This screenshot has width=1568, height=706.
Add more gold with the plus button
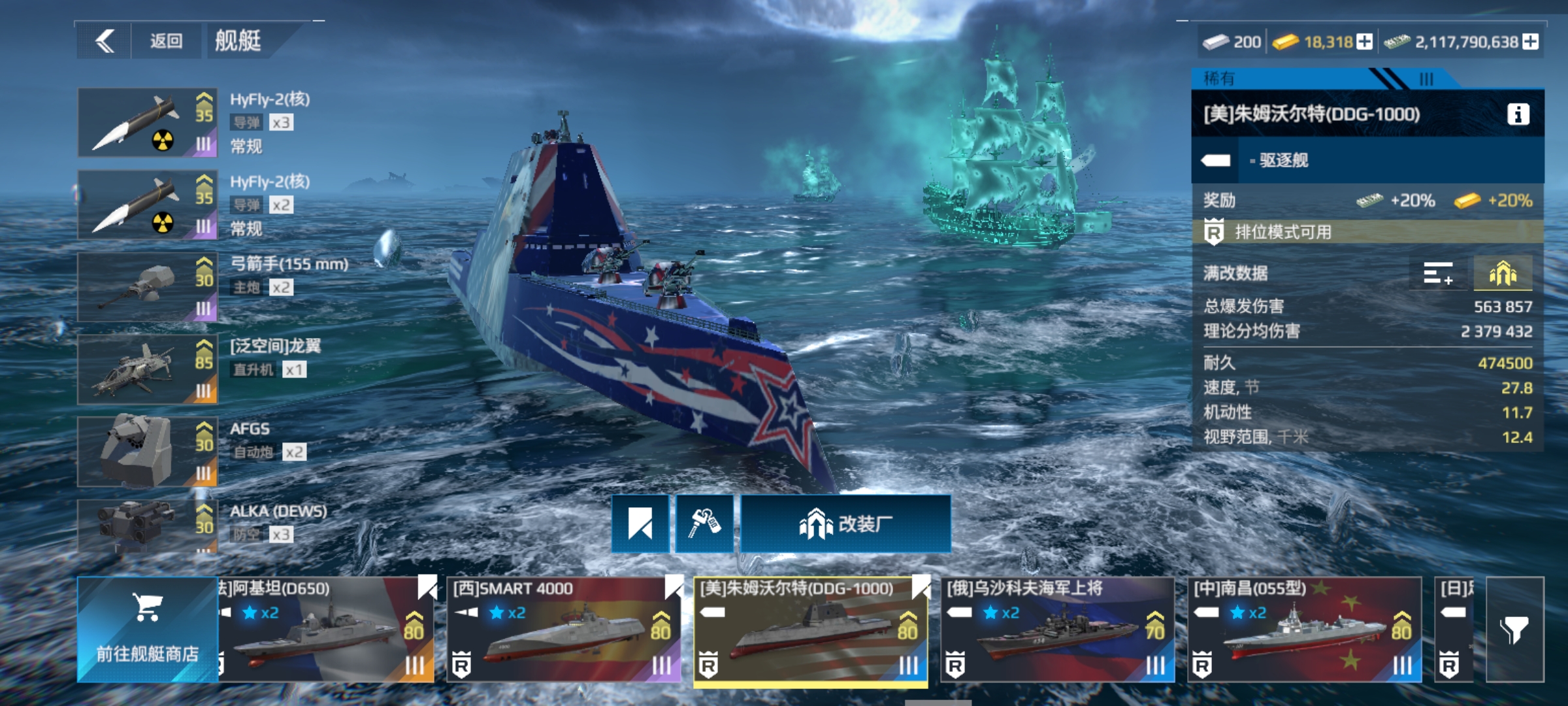1364,42
